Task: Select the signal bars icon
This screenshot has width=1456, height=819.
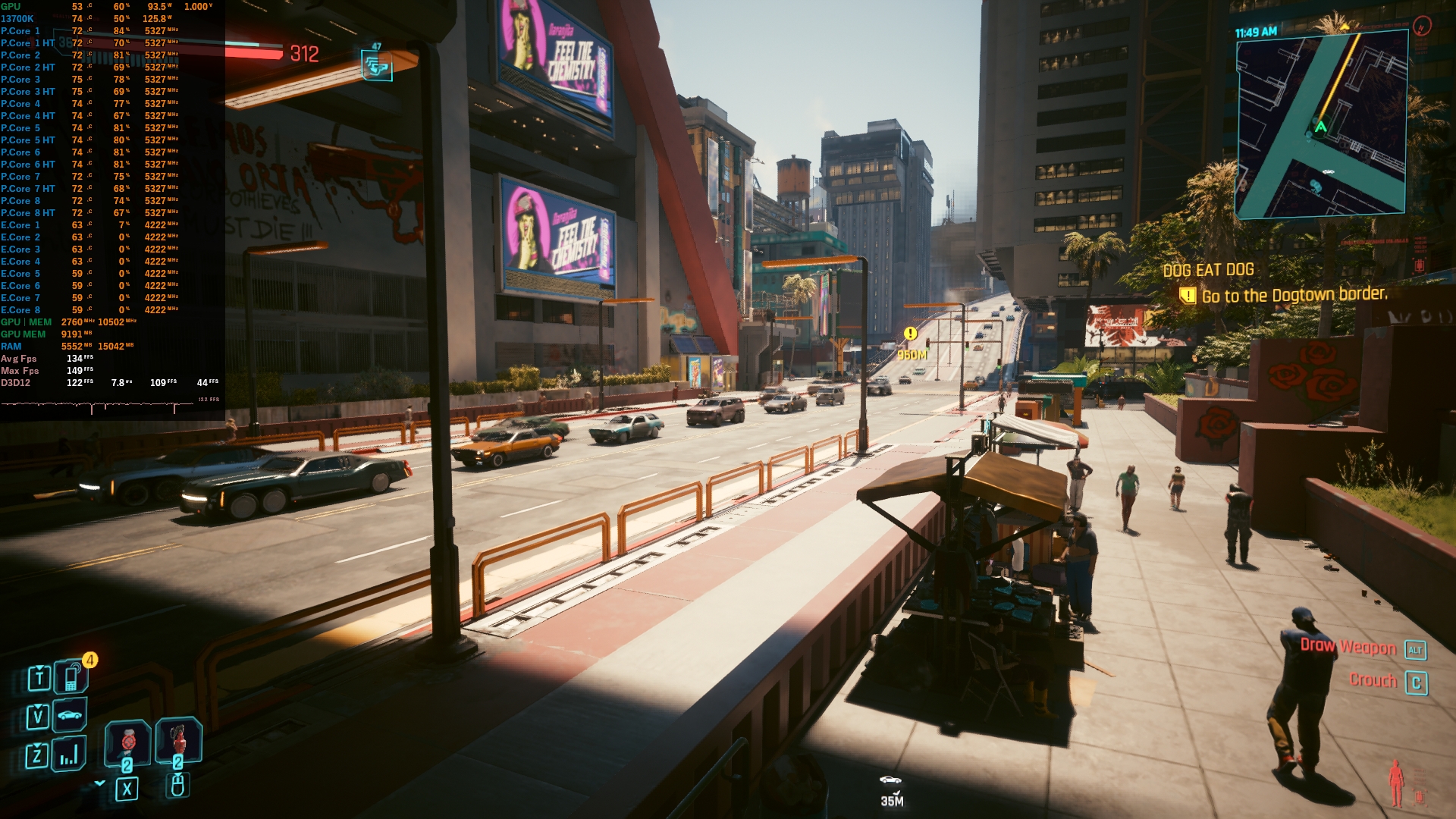Action: click(x=69, y=754)
